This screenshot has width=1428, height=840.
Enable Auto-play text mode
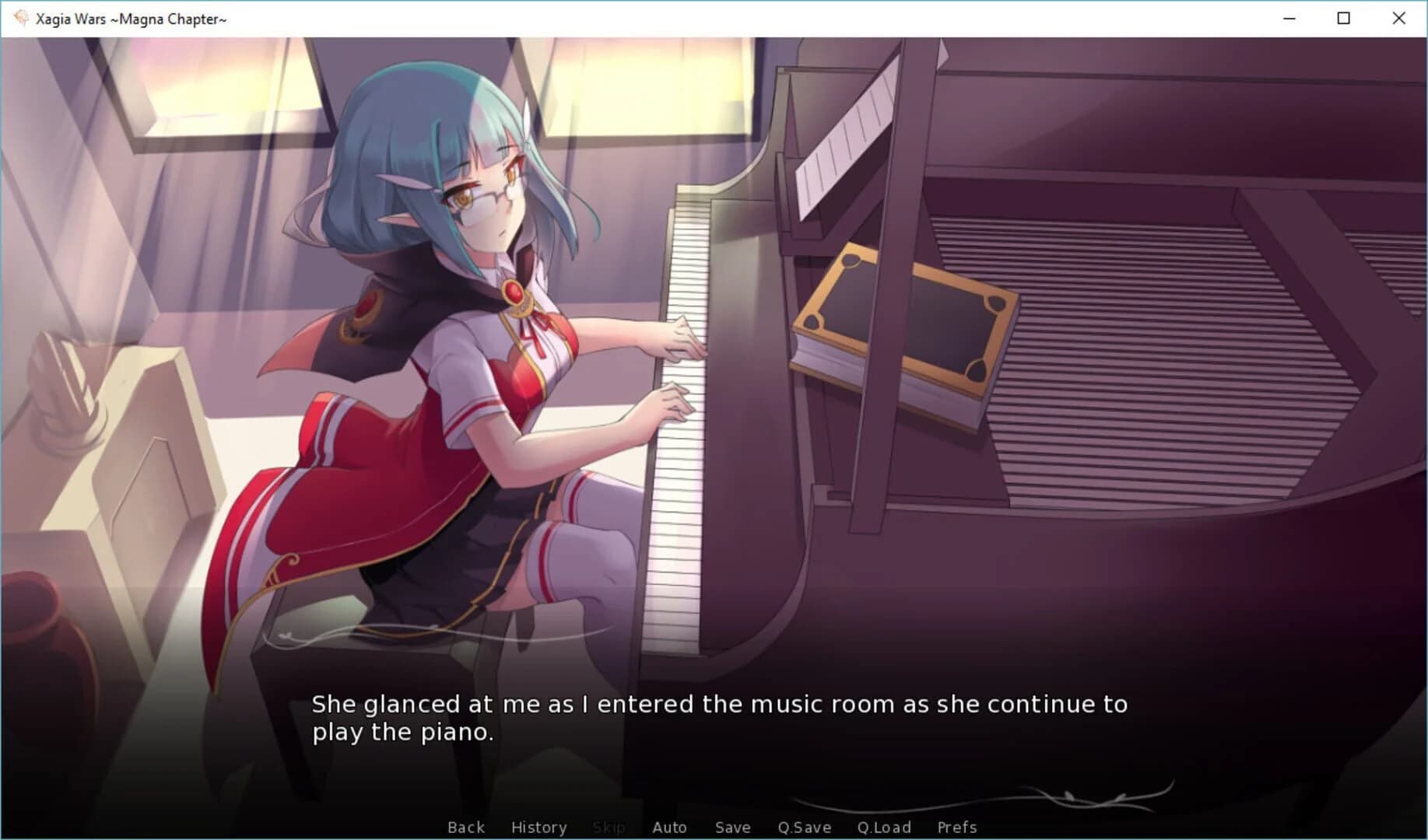tap(670, 827)
